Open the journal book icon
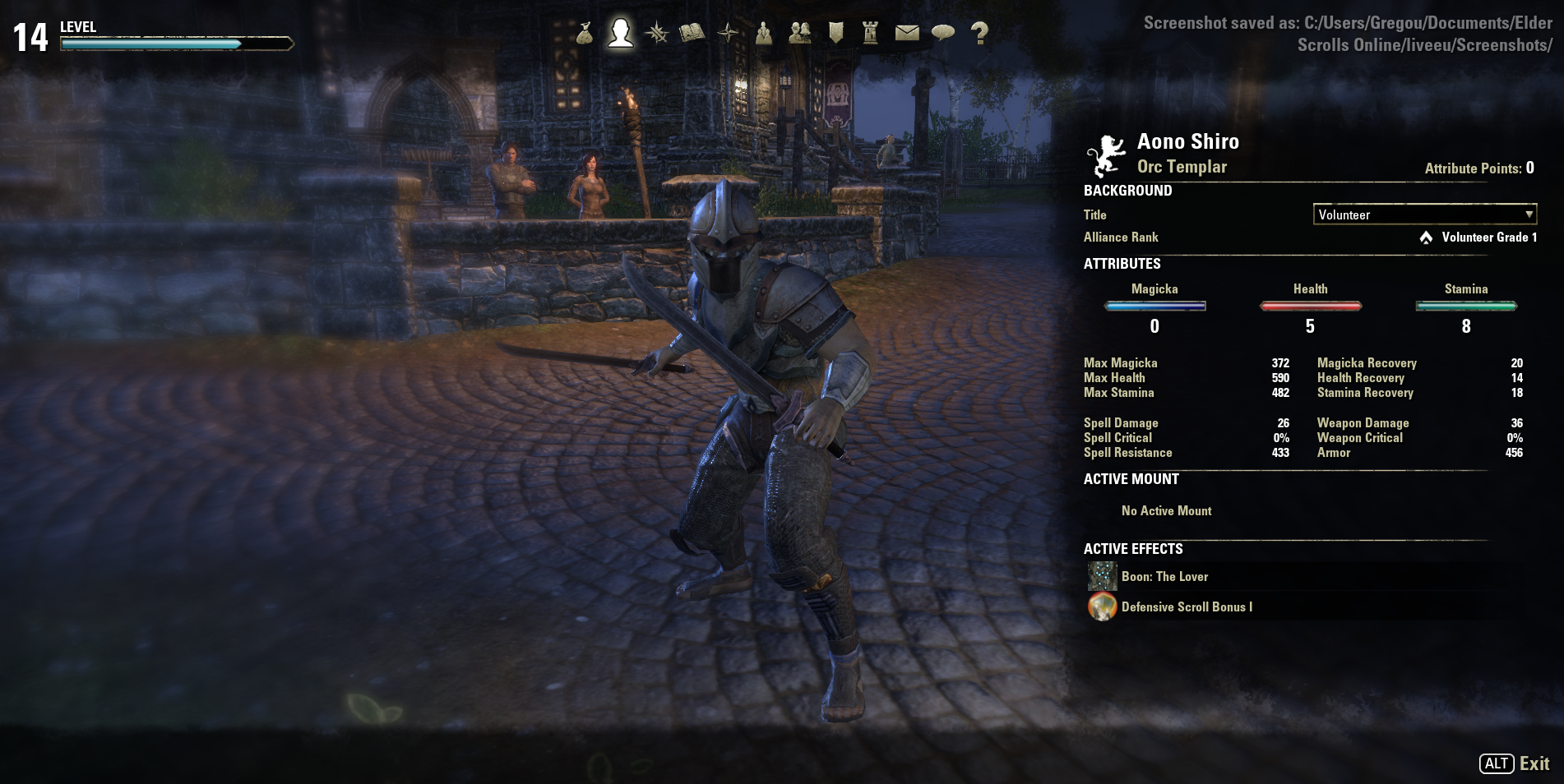 tap(692, 33)
